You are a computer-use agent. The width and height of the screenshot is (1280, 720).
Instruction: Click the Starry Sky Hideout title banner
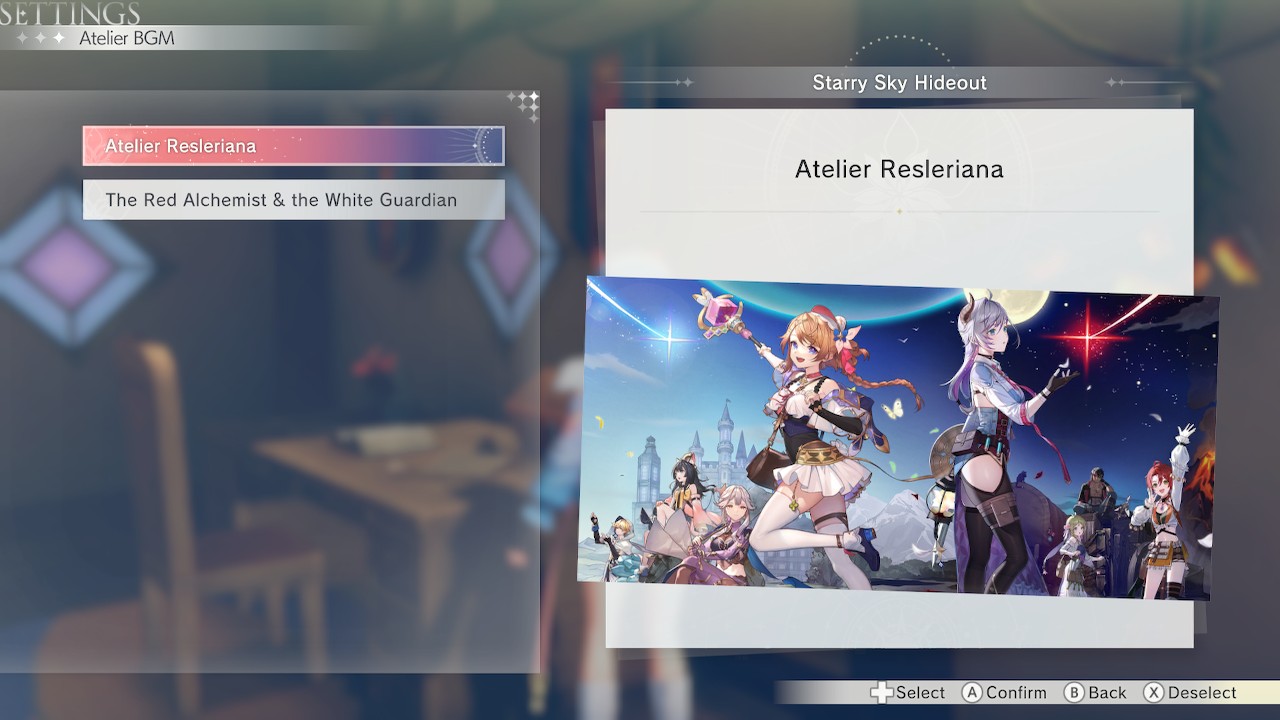(899, 83)
